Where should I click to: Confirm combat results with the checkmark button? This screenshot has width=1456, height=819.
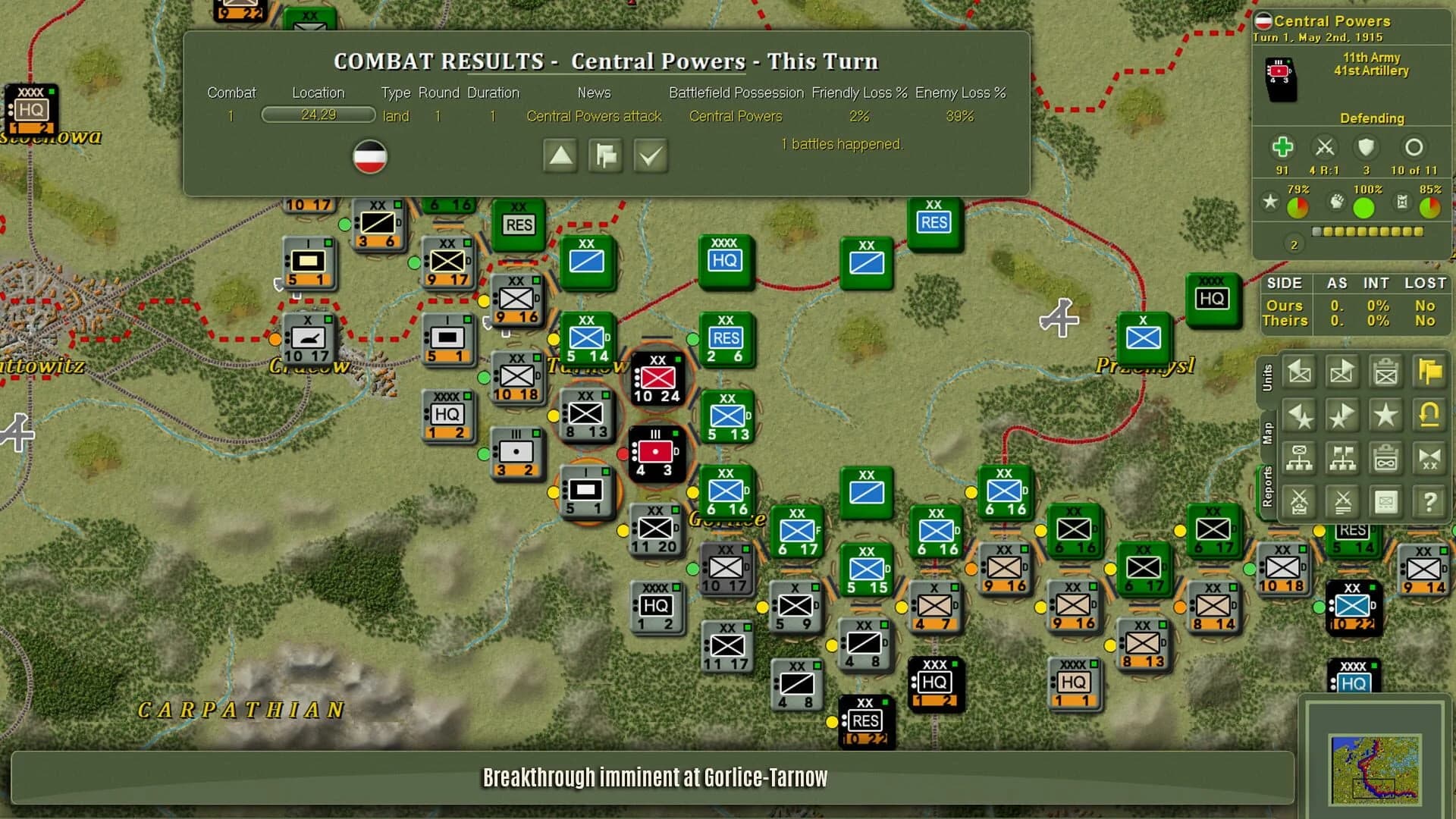pyautogui.click(x=651, y=155)
